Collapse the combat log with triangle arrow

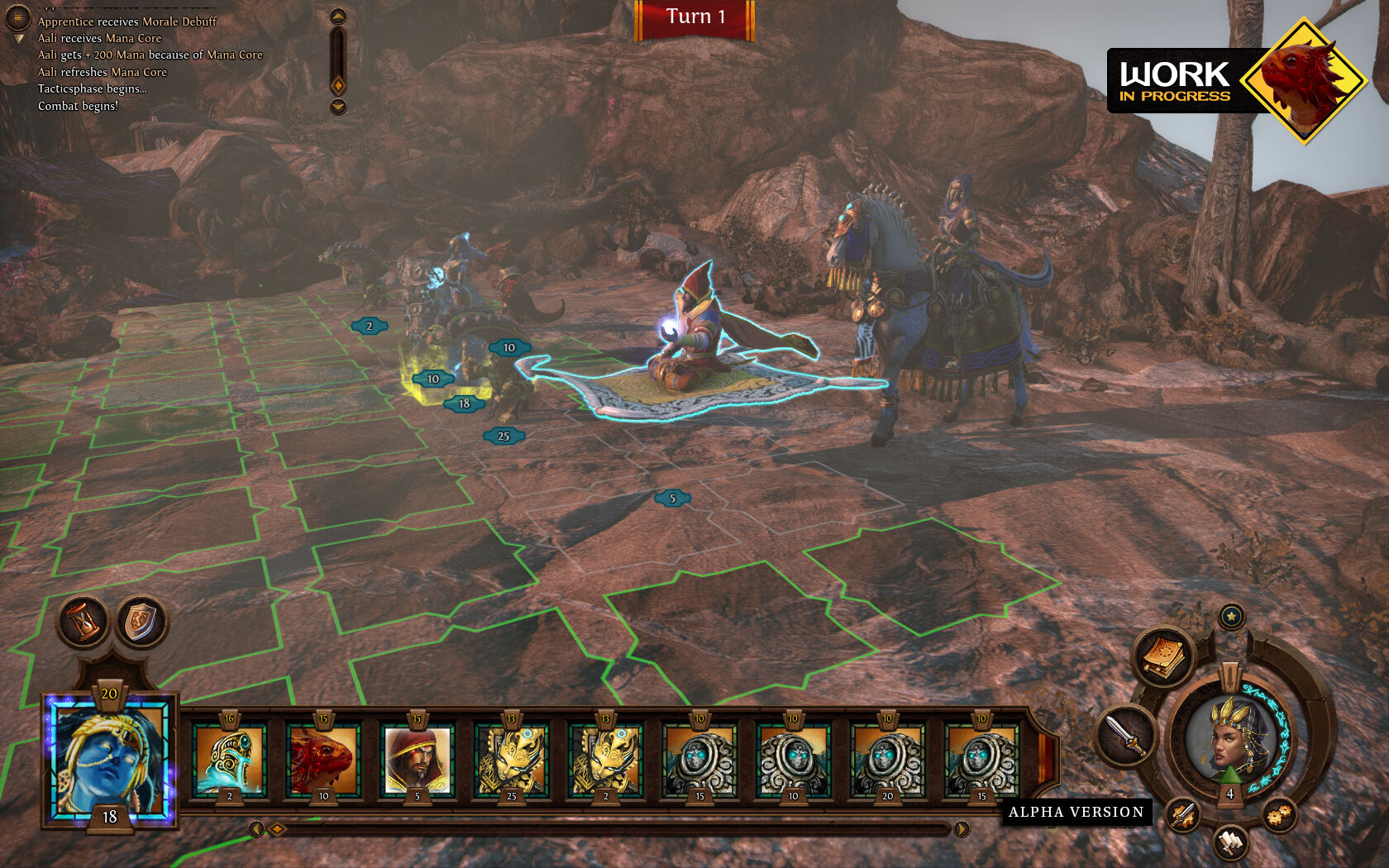(x=20, y=39)
